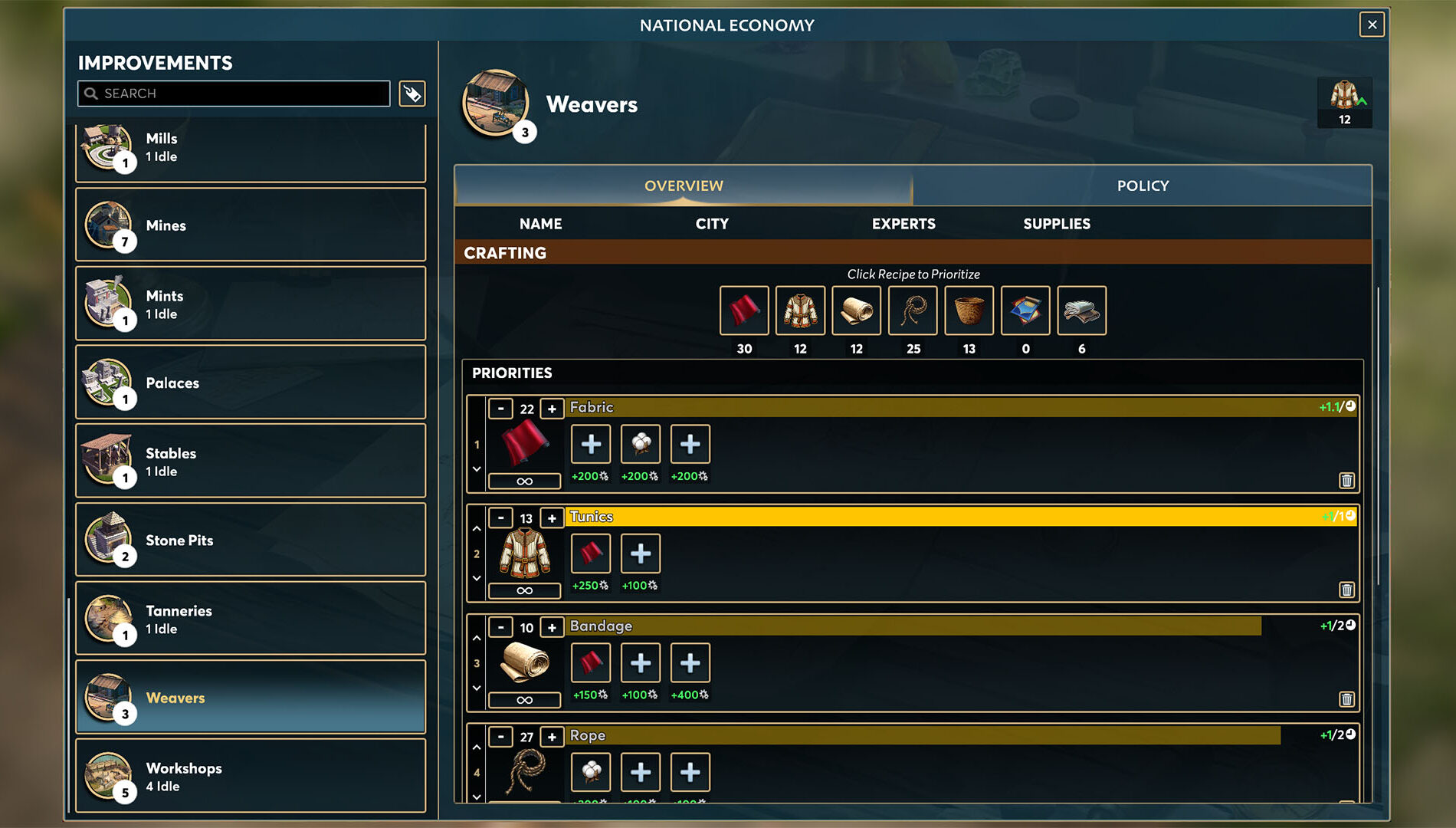Switch to the Policy tab
Image resolution: width=1456 pixels, height=828 pixels.
click(1142, 186)
